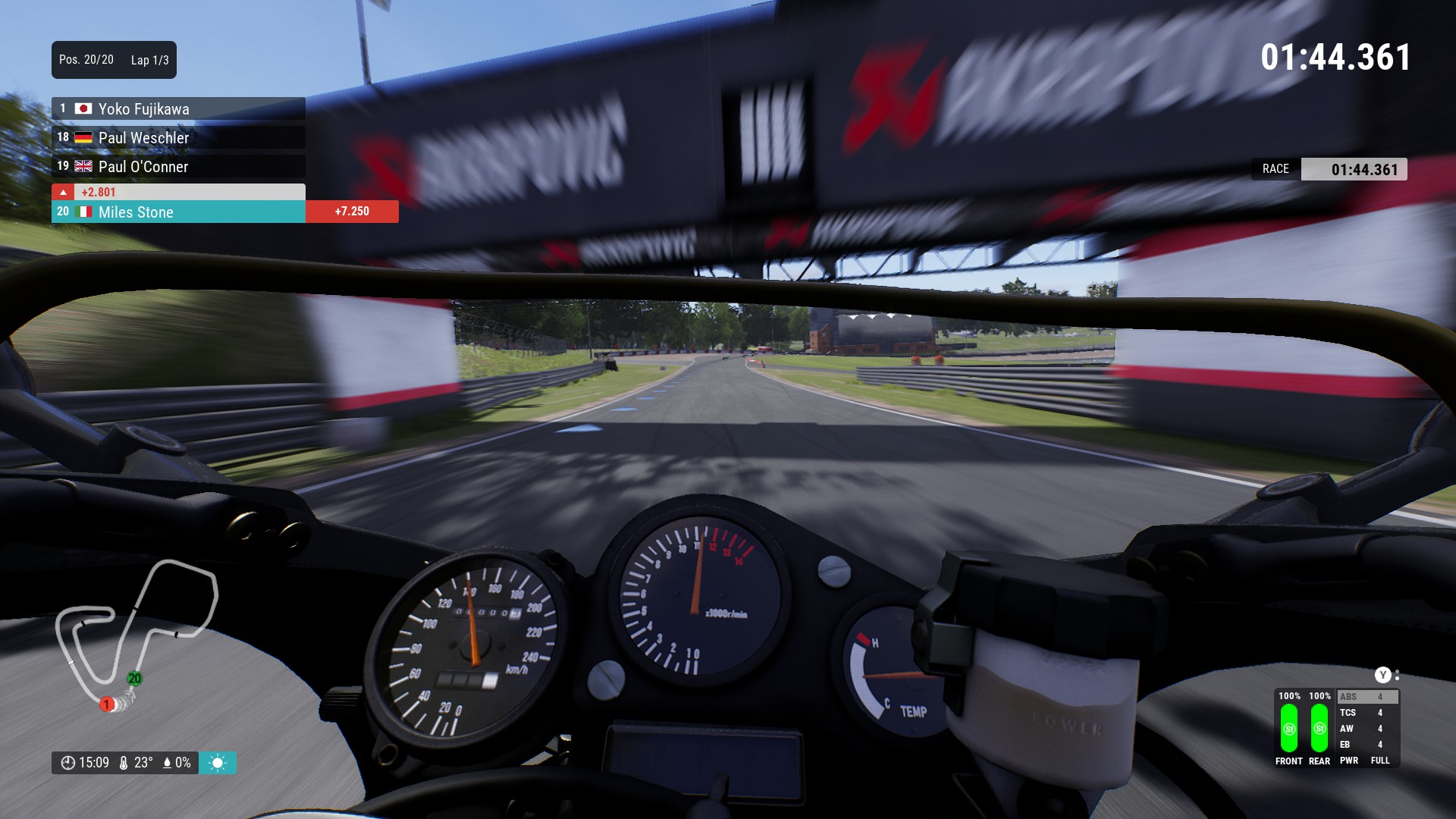Select the PWR FULL power mode row

tap(1367, 761)
